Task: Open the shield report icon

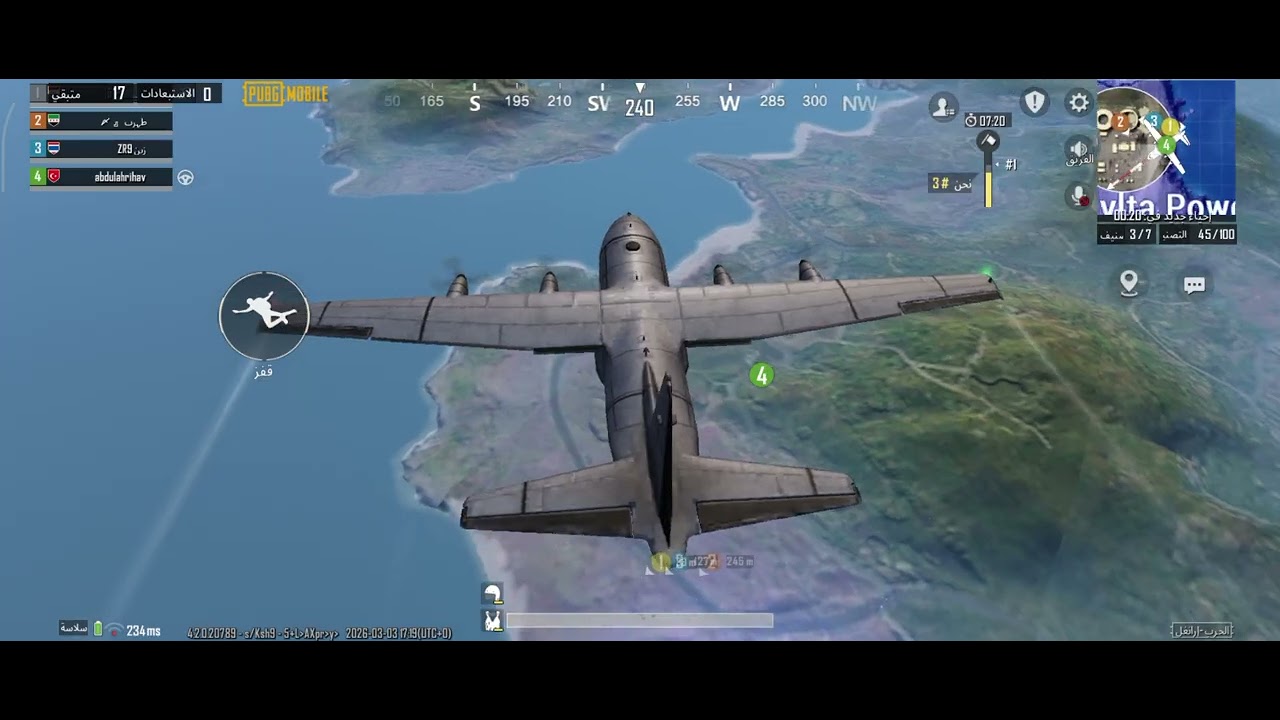Action: (x=1034, y=102)
